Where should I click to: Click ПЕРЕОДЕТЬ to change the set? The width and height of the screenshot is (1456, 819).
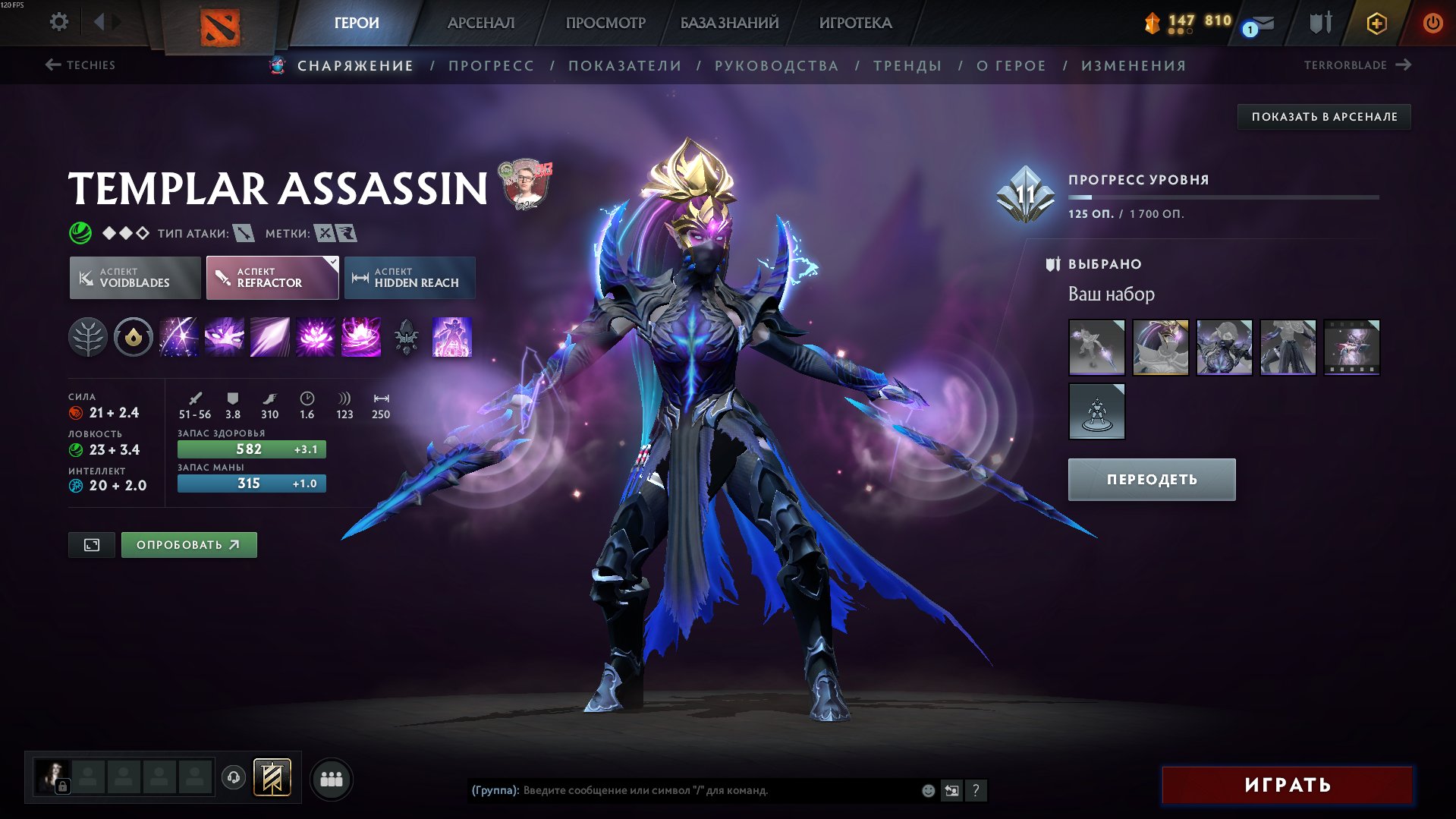[x=1150, y=479]
